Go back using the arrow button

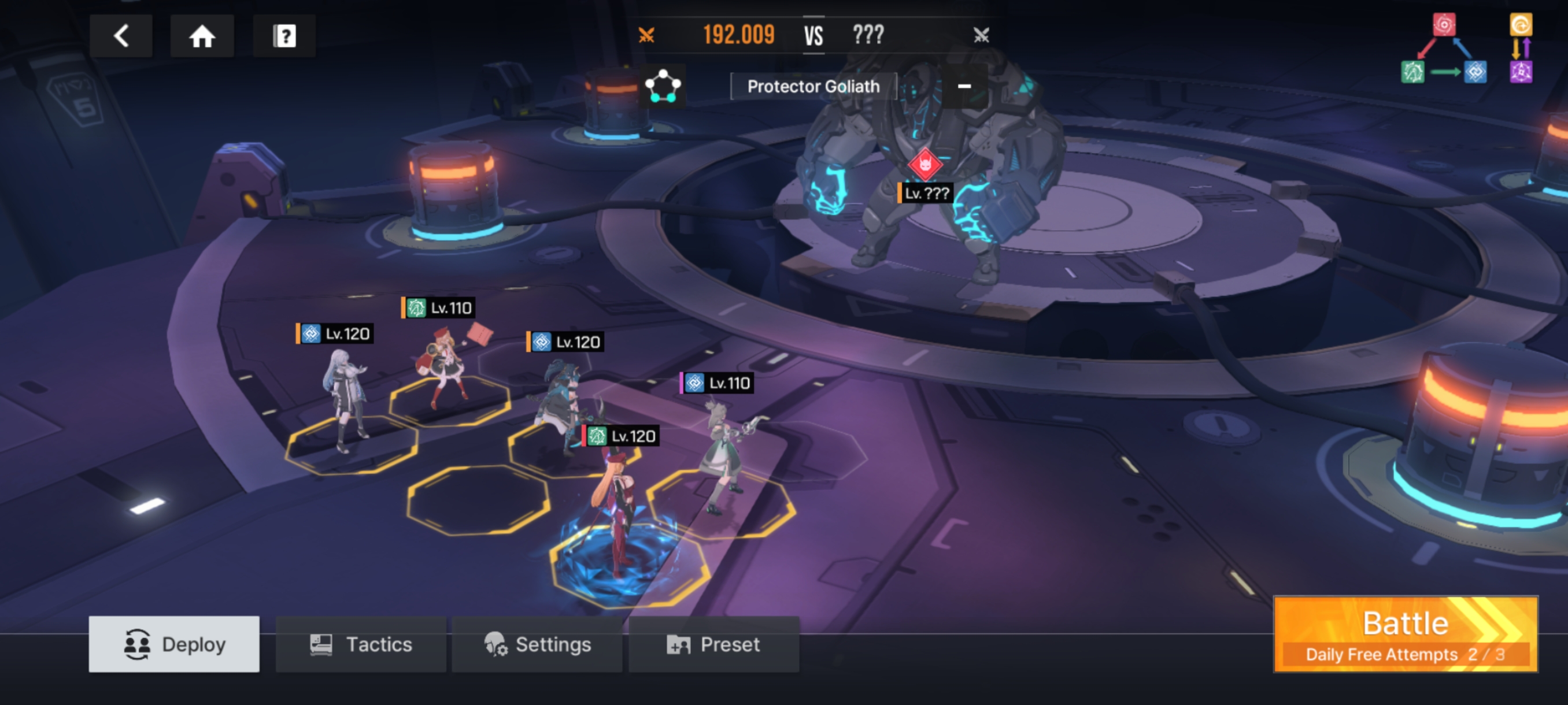[x=121, y=36]
